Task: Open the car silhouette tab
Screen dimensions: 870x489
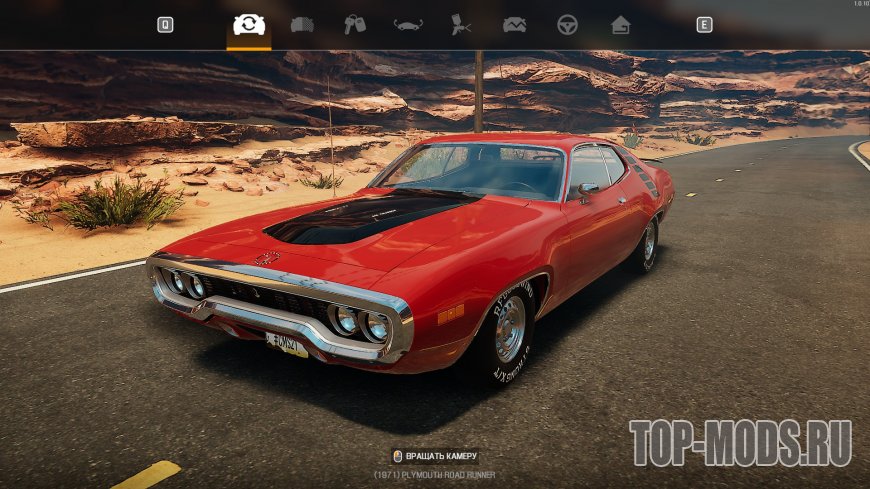Action: [408, 25]
